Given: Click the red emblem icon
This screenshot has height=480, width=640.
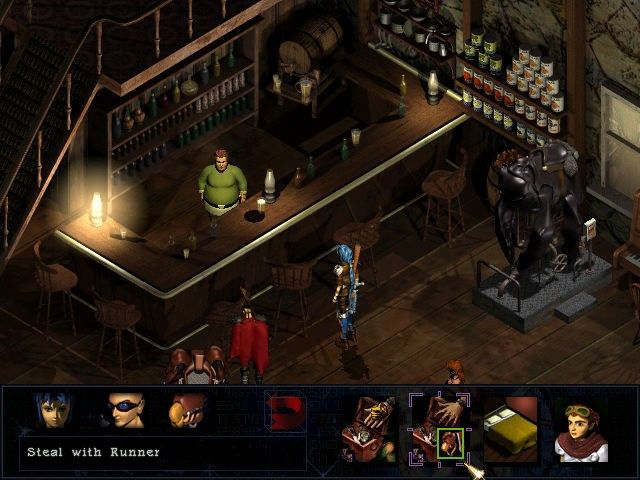Looking at the screenshot, I should coord(284,411).
